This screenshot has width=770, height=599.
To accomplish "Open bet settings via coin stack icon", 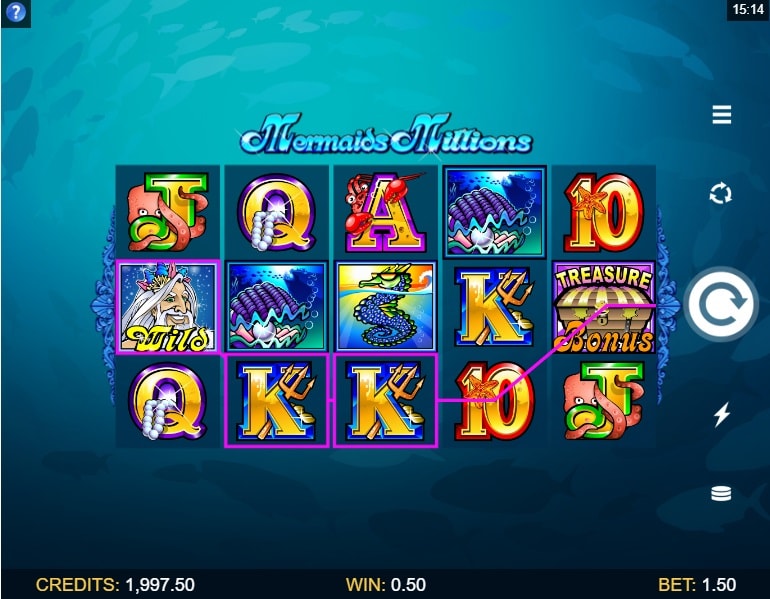I will point(721,494).
